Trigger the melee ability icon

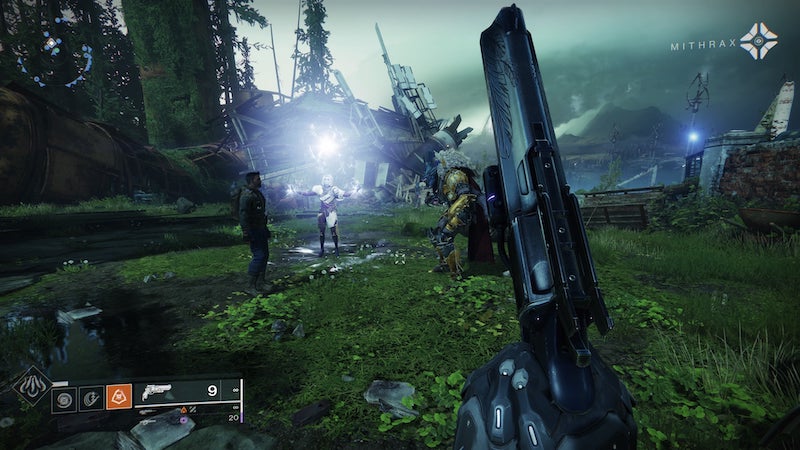coord(89,398)
